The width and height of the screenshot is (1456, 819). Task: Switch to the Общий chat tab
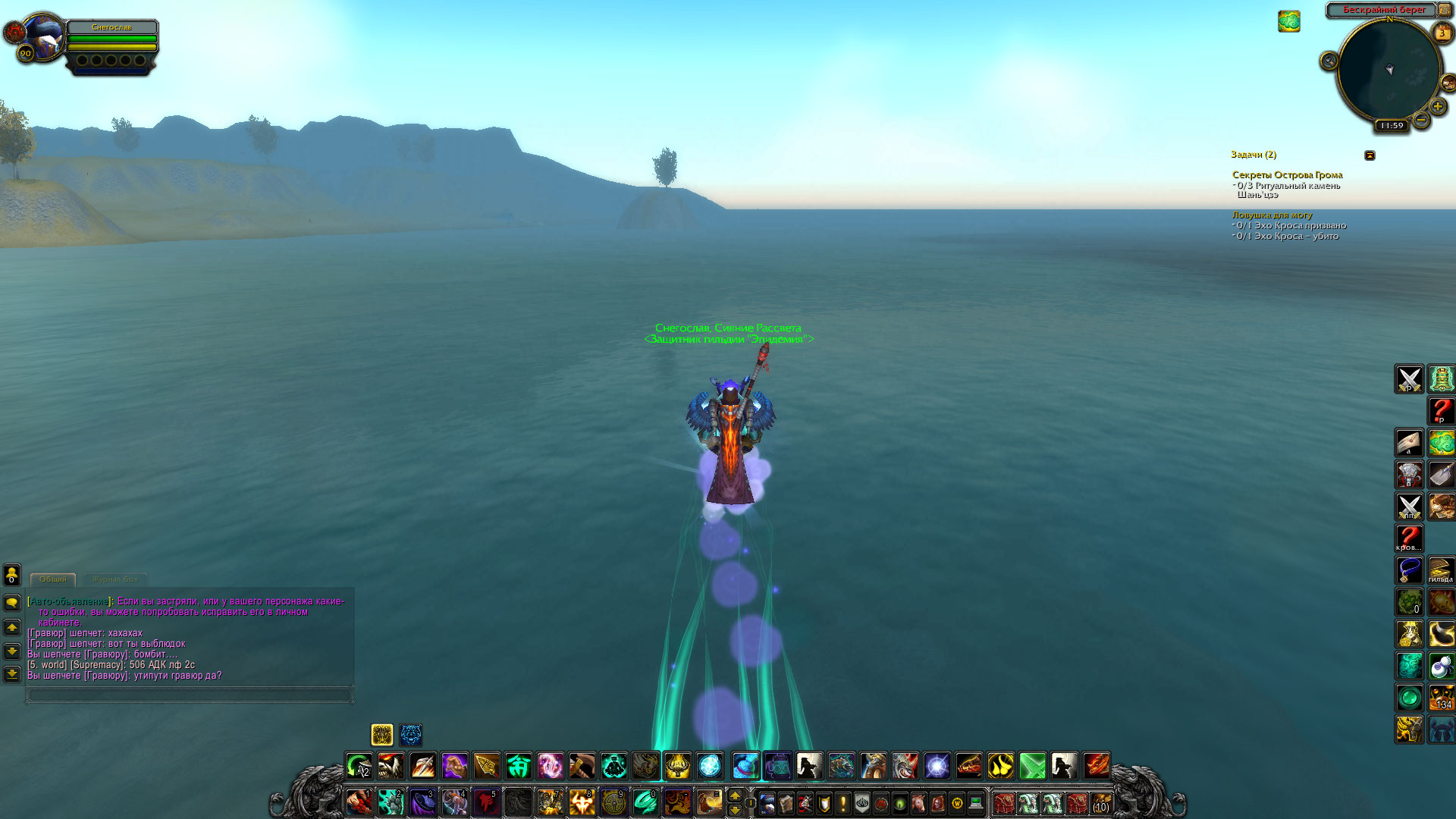coord(53,579)
